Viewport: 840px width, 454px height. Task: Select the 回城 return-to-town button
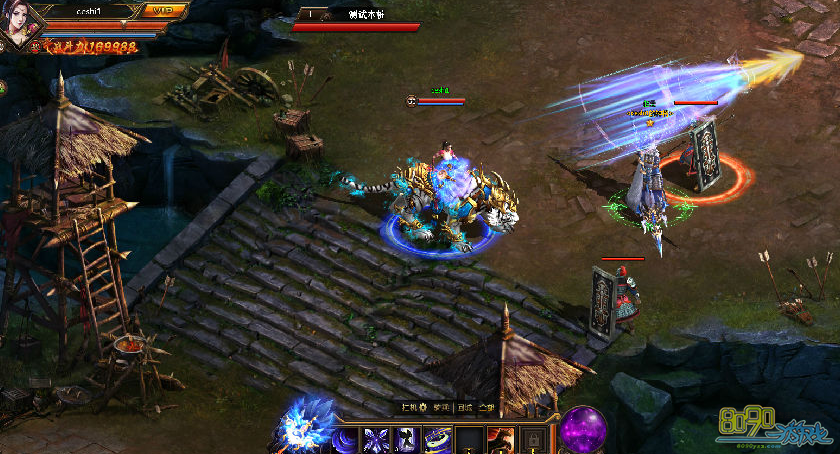tap(465, 407)
